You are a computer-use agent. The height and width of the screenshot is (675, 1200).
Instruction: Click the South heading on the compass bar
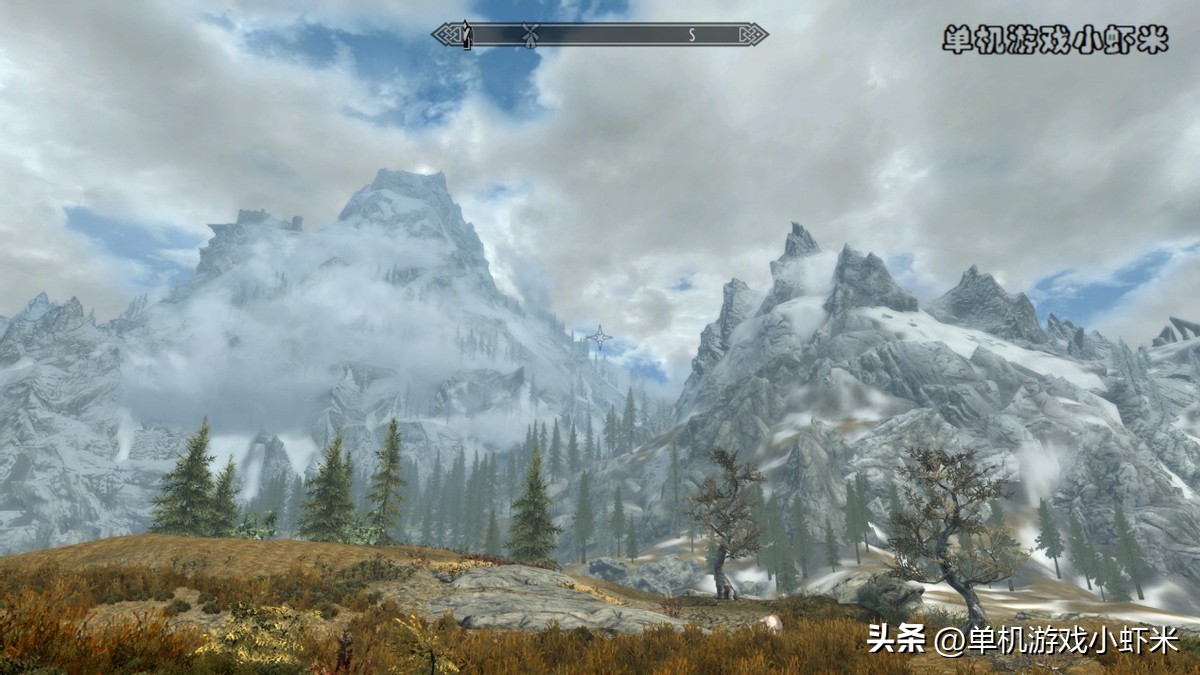(x=691, y=35)
